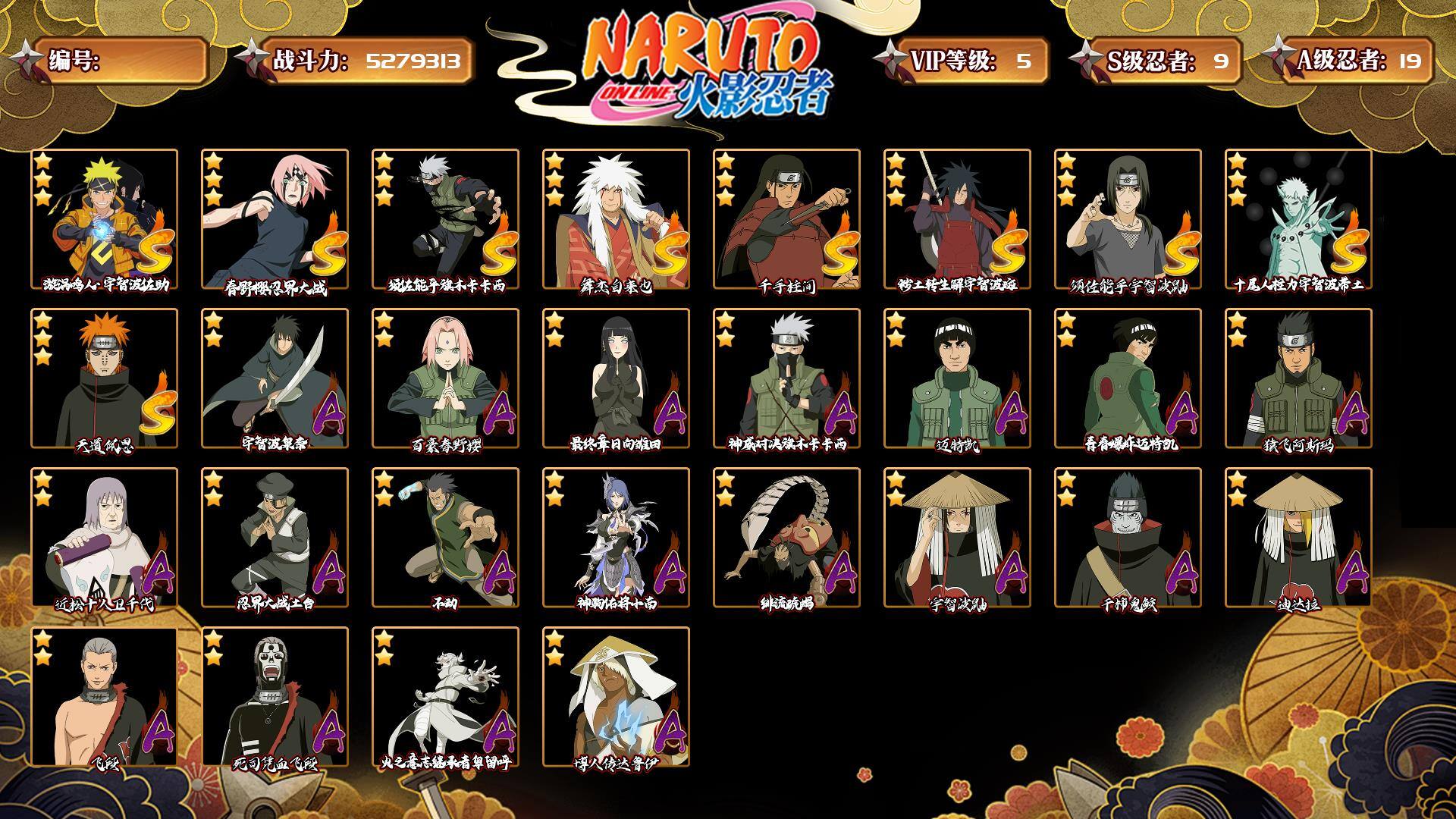Choose the Chiyo card holding a scroll
Viewport: 1456px width, 819px height.
[x=104, y=538]
